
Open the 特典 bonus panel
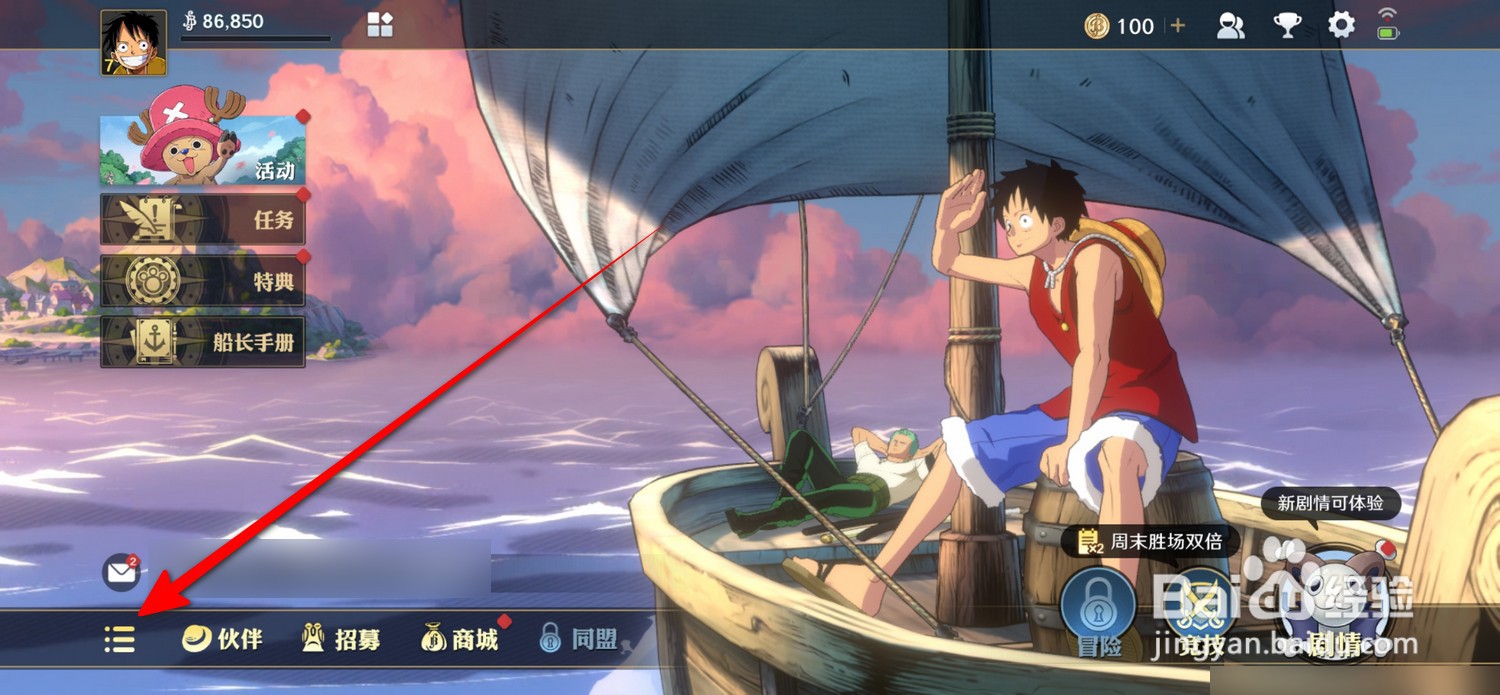203,281
